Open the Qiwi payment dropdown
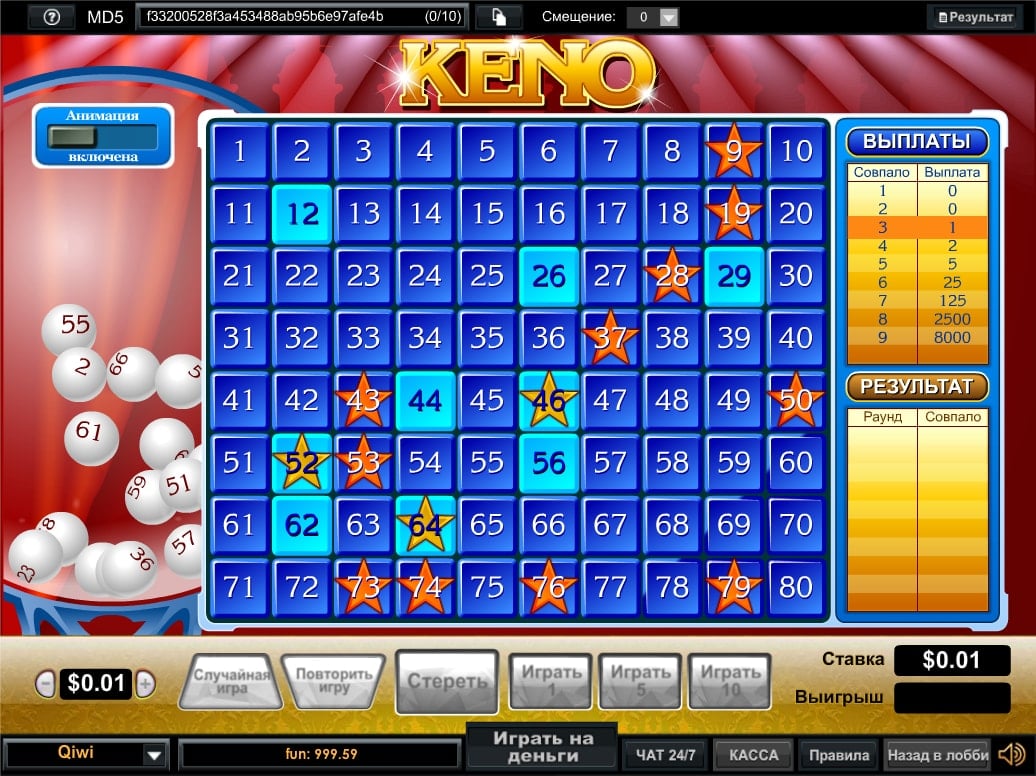The image size is (1036, 776). click(x=154, y=754)
